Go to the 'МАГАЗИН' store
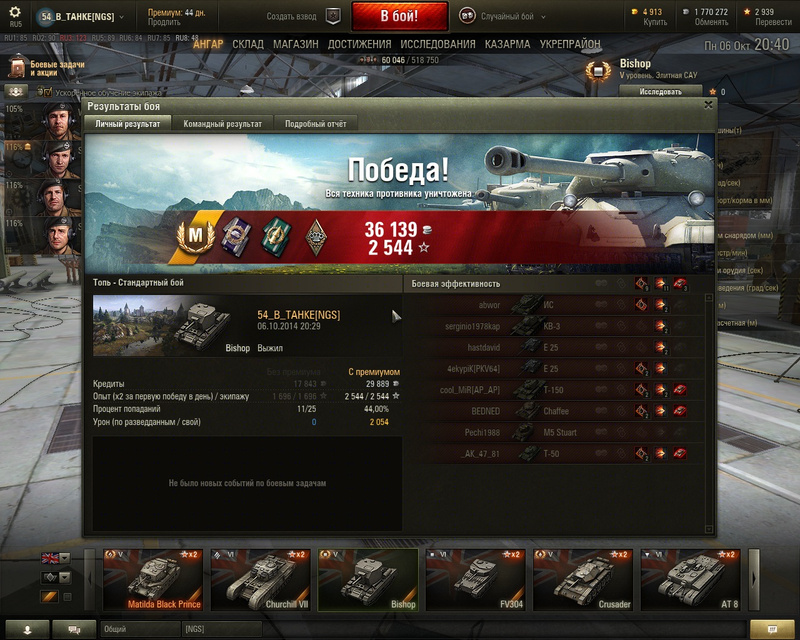Image resolution: width=800 pixels, height=640 pixels. coord(295,45)
